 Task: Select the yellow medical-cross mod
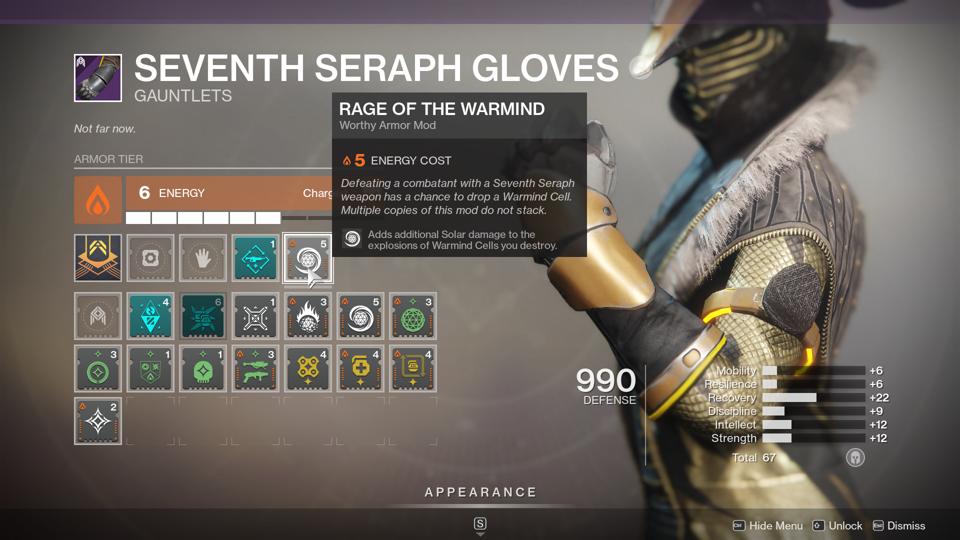pyautogui.click(x=360, y=368)
